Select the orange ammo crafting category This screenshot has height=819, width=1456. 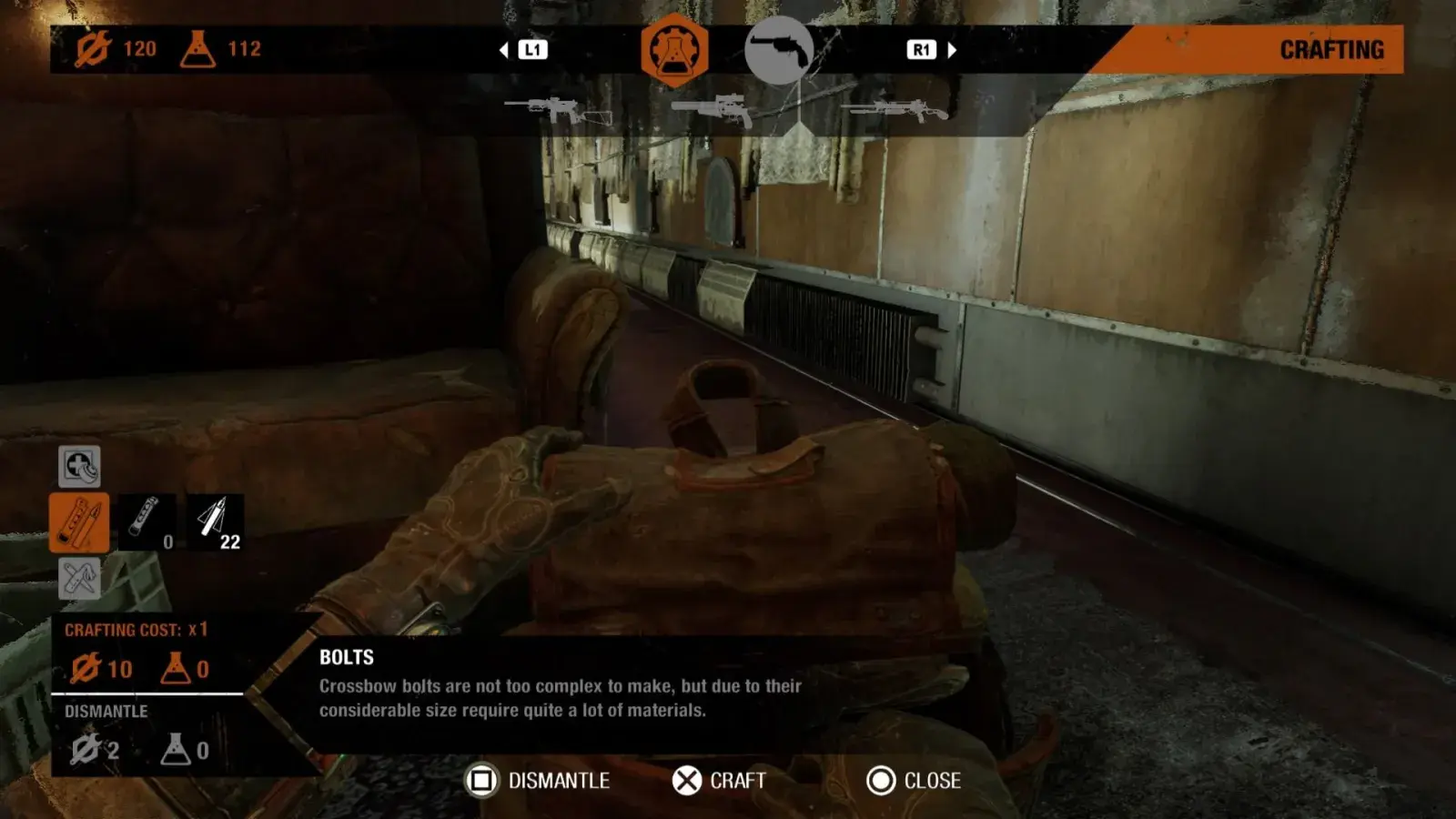79,523
